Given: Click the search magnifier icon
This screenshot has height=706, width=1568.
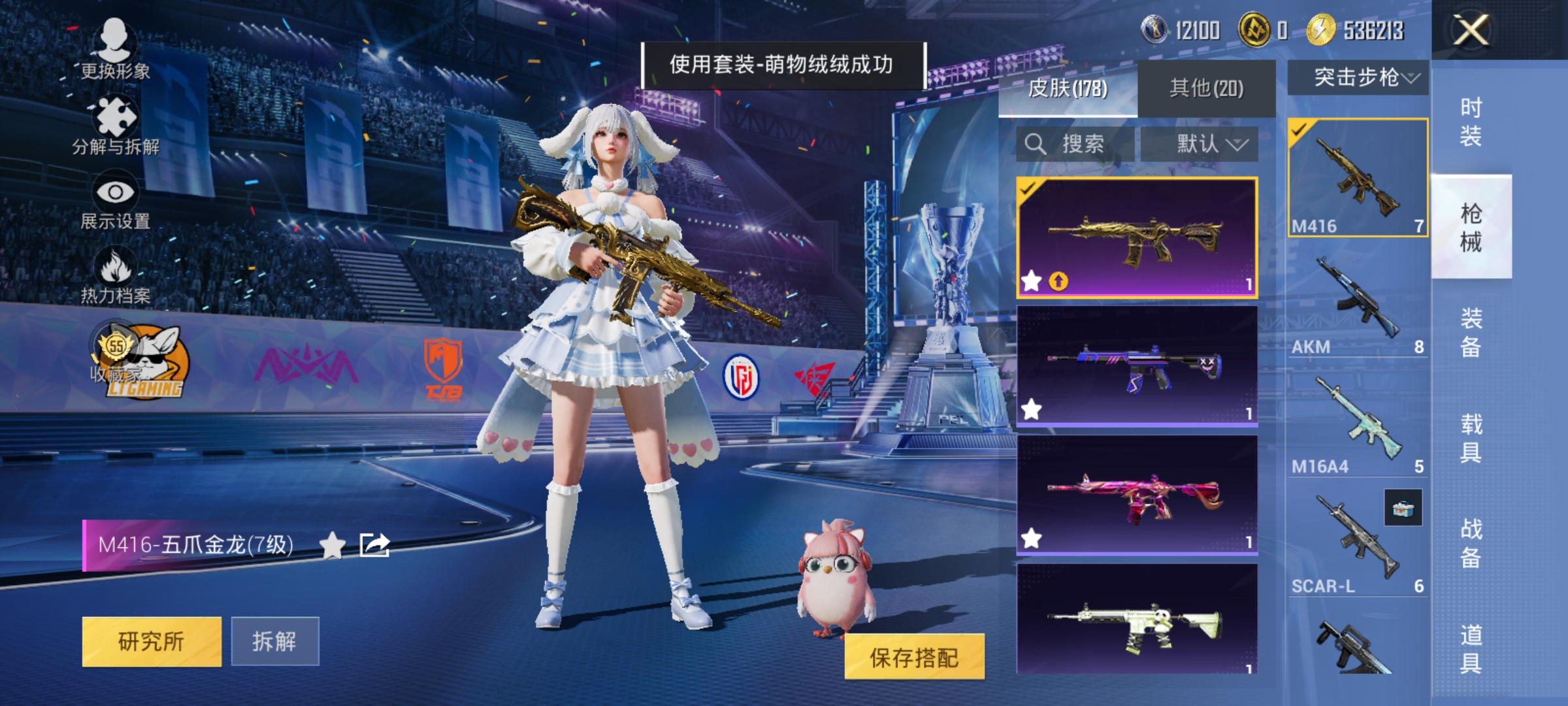Looking at the screenshot, I should [1036, 143].
